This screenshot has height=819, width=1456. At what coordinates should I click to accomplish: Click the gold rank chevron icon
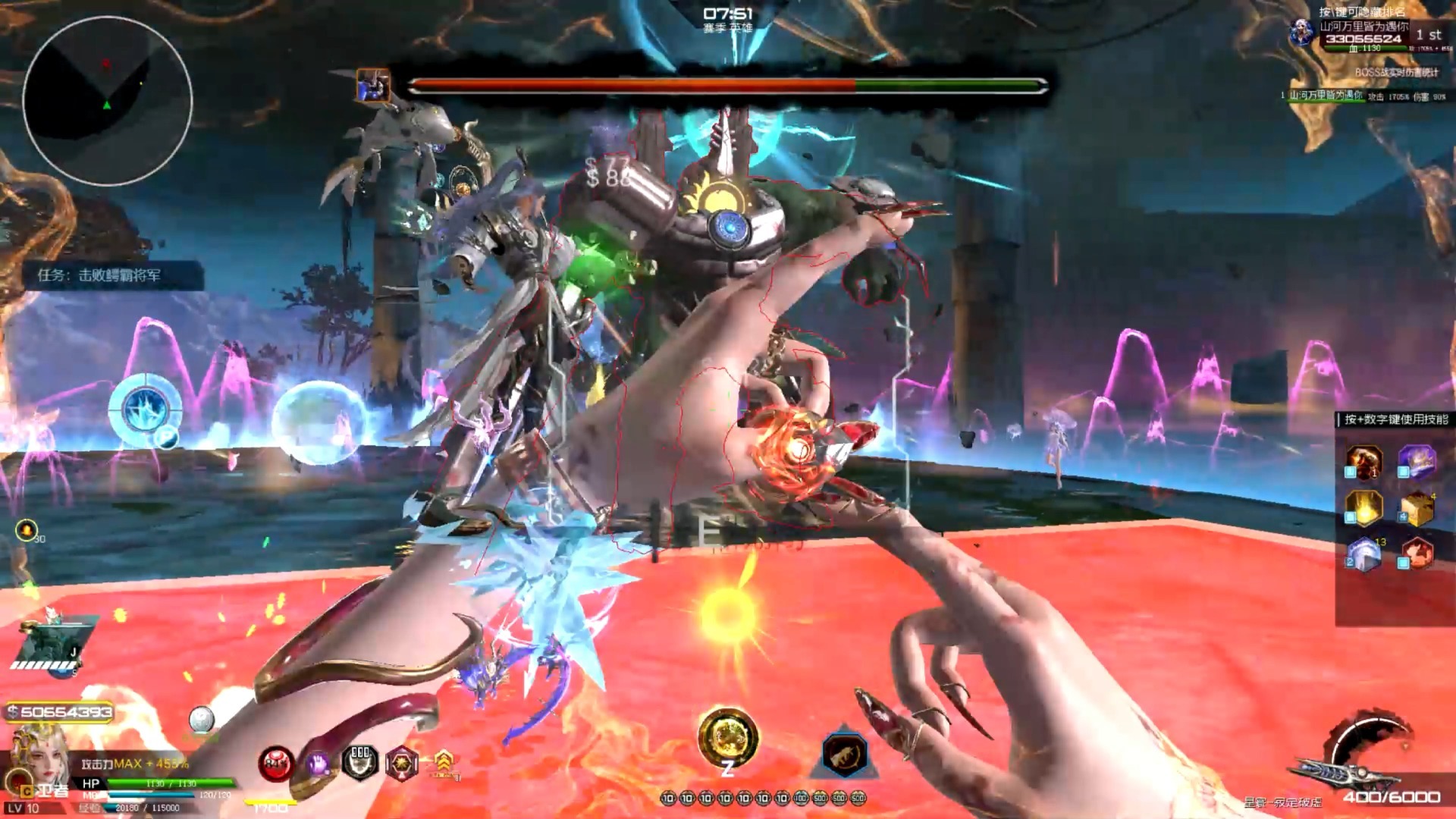[x=444, y=761]
